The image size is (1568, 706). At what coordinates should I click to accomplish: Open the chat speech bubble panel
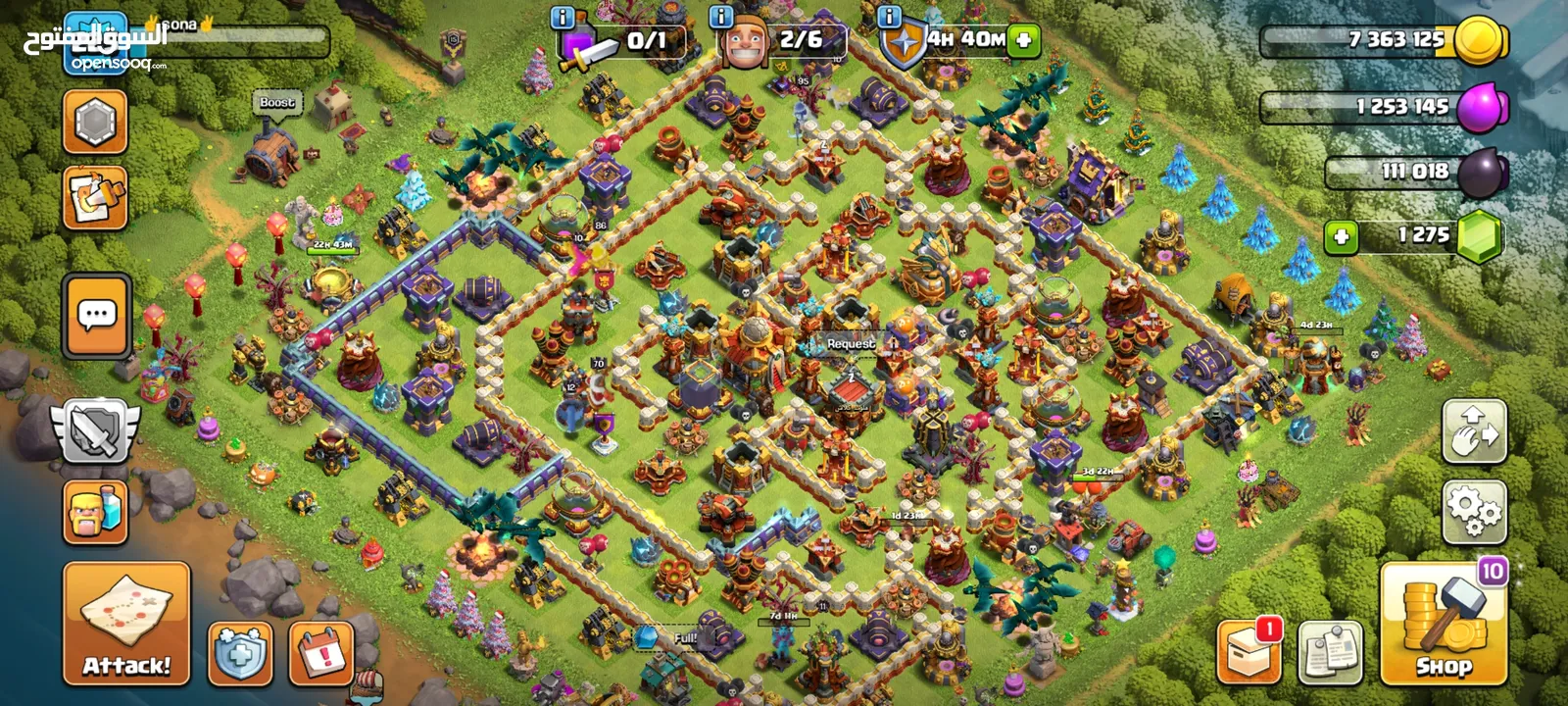[x=96, y=316]
